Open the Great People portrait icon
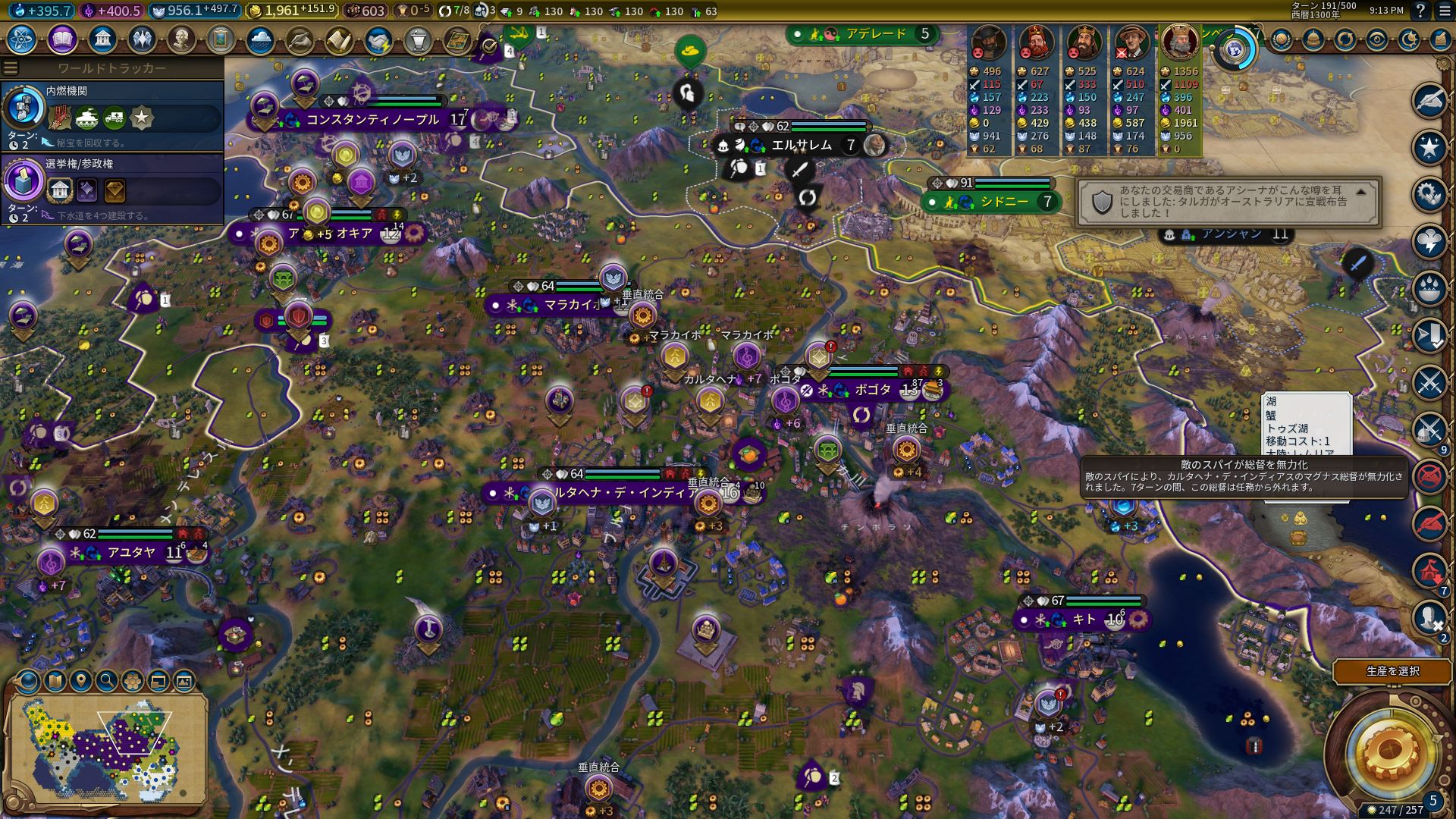 point(180,39)
